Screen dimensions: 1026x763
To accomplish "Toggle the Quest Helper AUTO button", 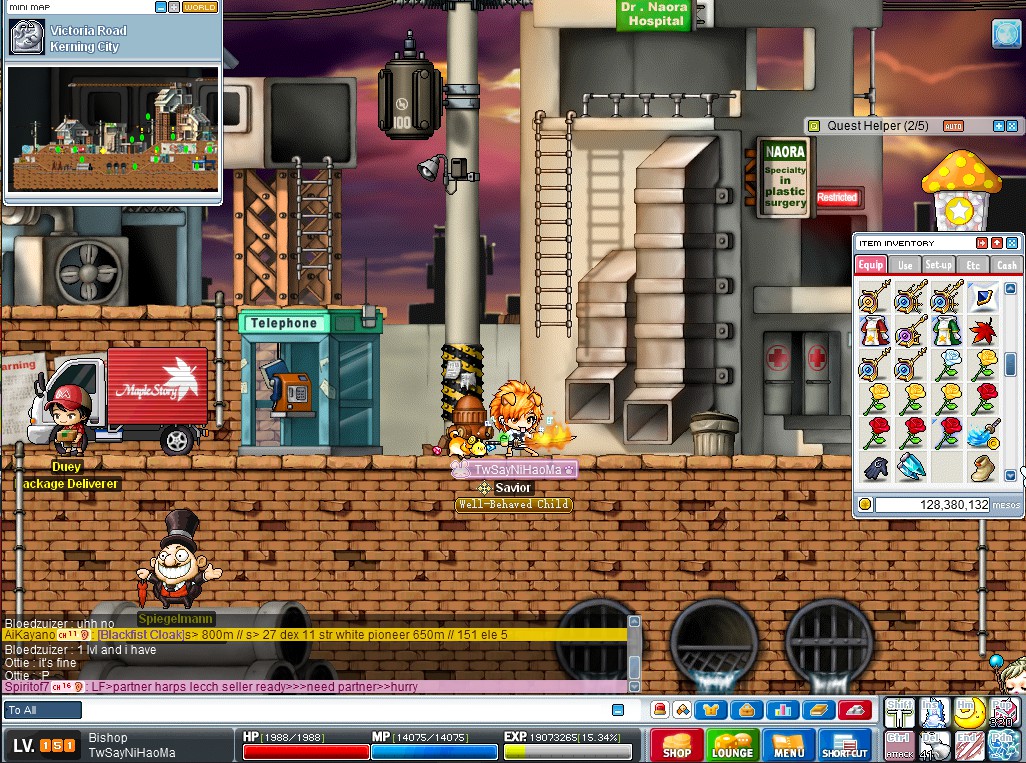I will click(953, 126).
